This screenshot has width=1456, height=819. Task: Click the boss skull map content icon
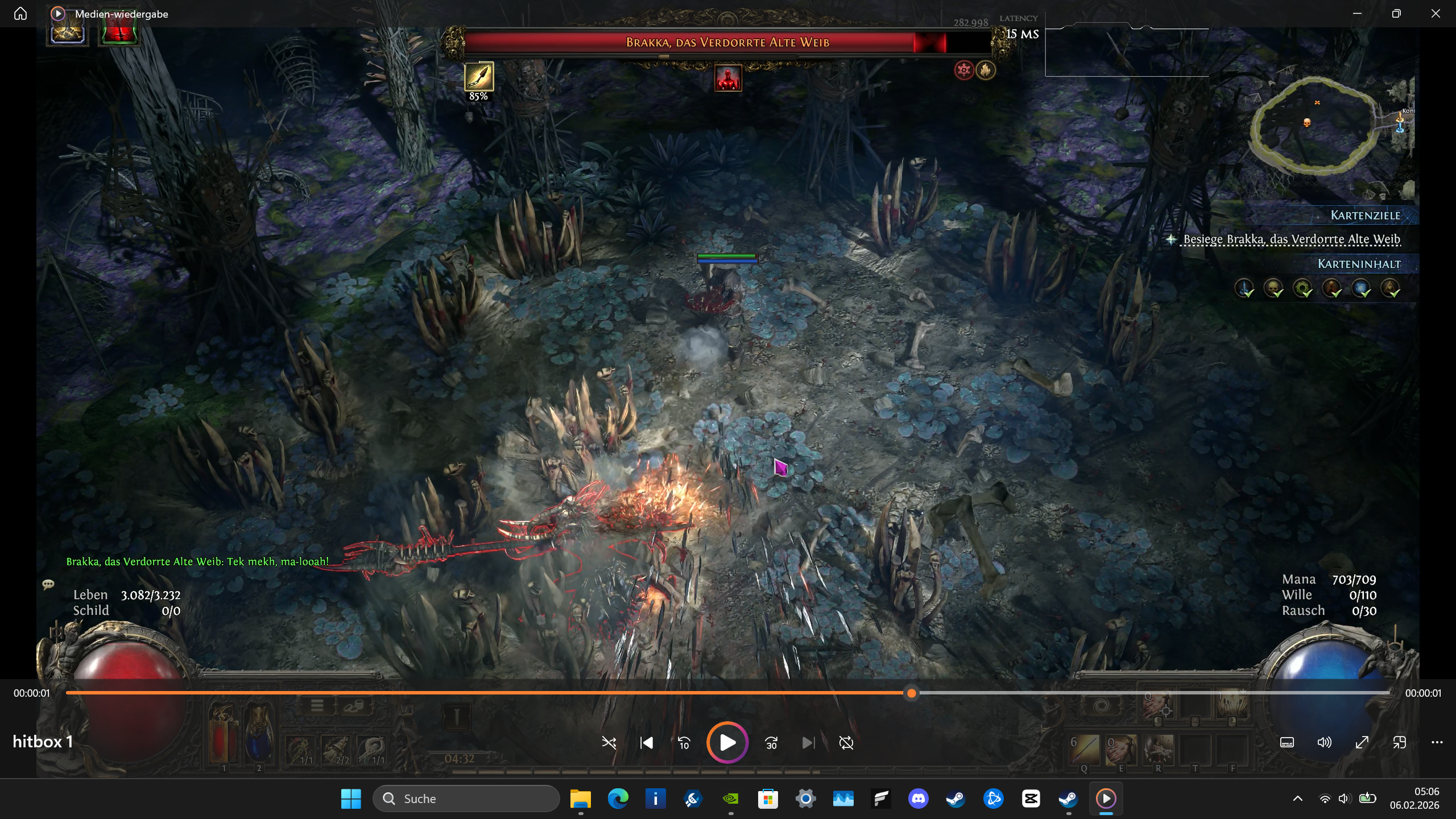tap(1273, 288)
